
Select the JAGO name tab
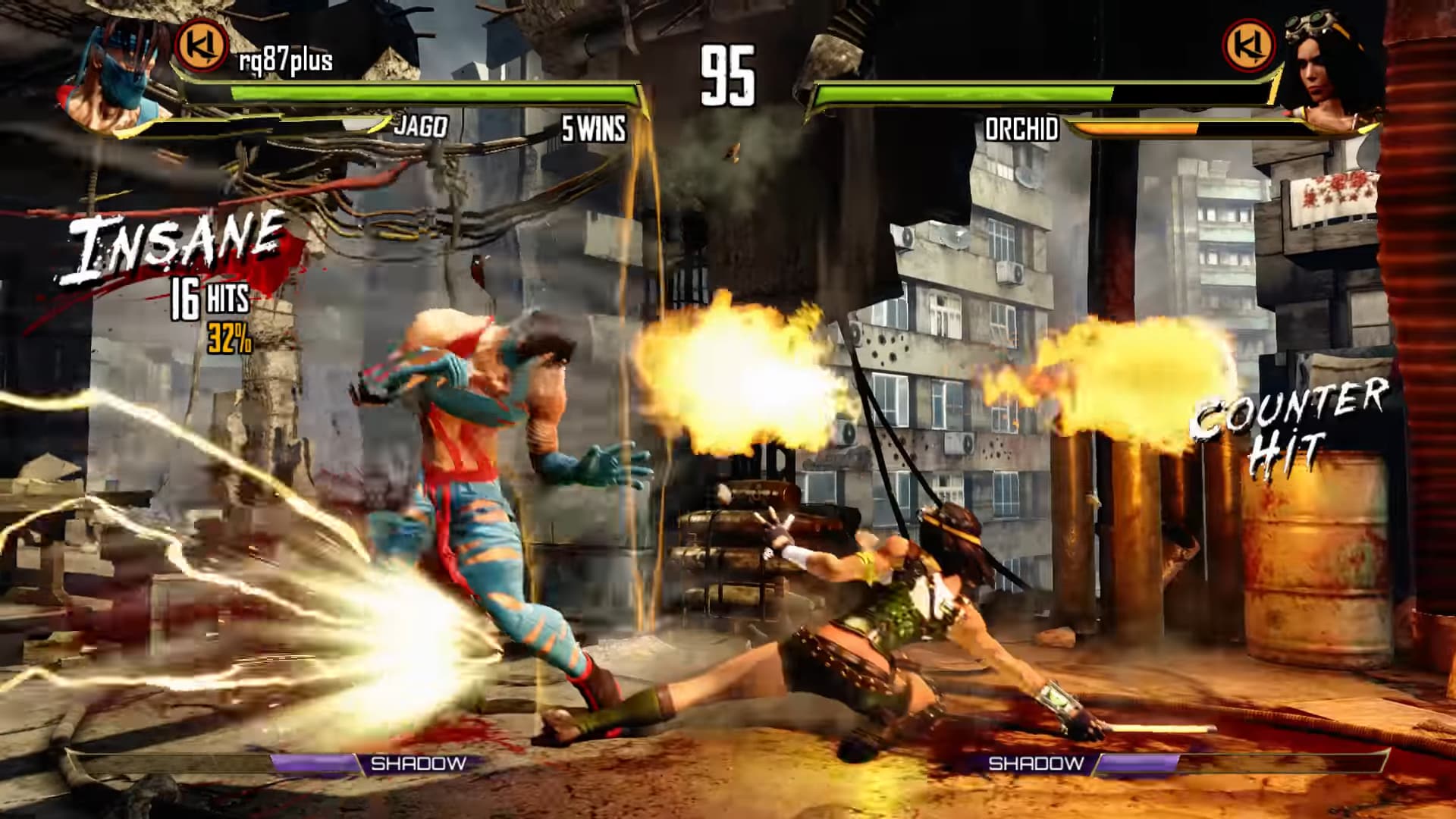pos(419,127)
